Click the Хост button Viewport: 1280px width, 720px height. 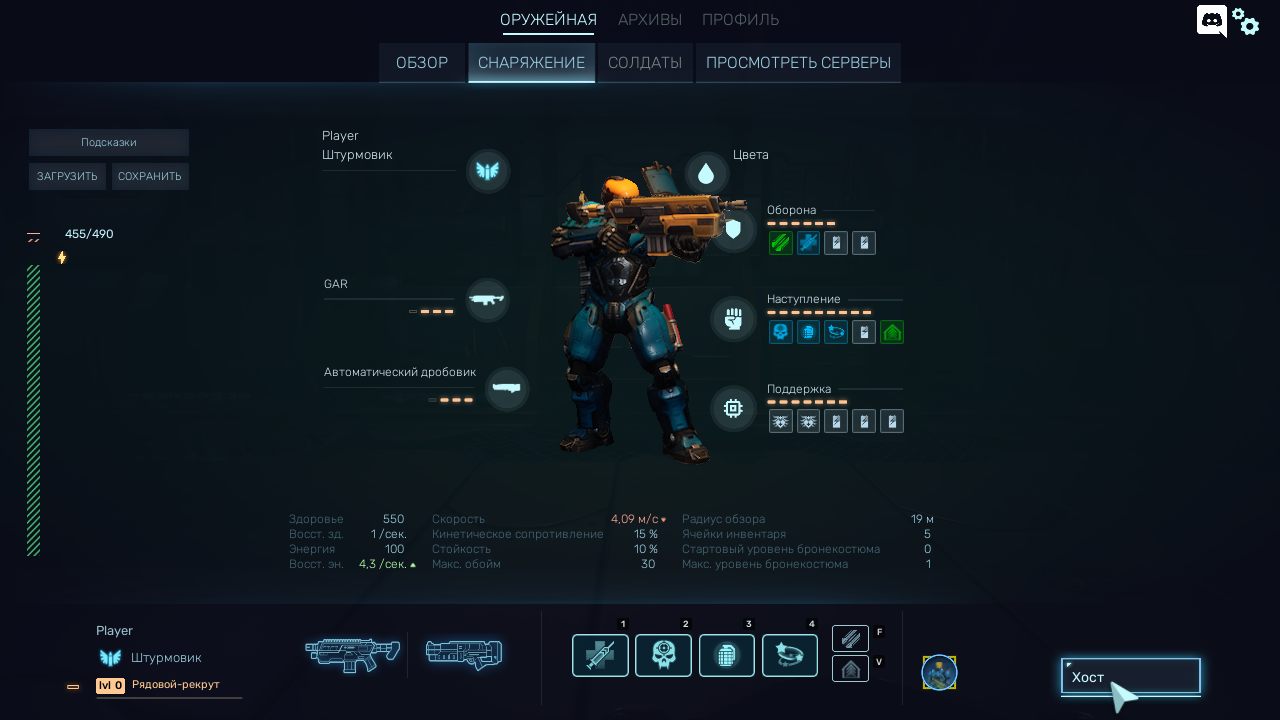point(1130,677)
